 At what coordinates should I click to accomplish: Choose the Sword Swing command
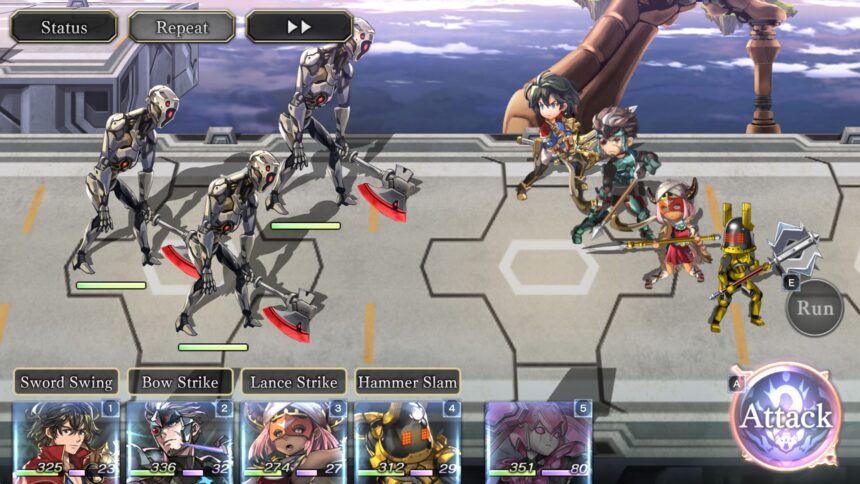66,382
